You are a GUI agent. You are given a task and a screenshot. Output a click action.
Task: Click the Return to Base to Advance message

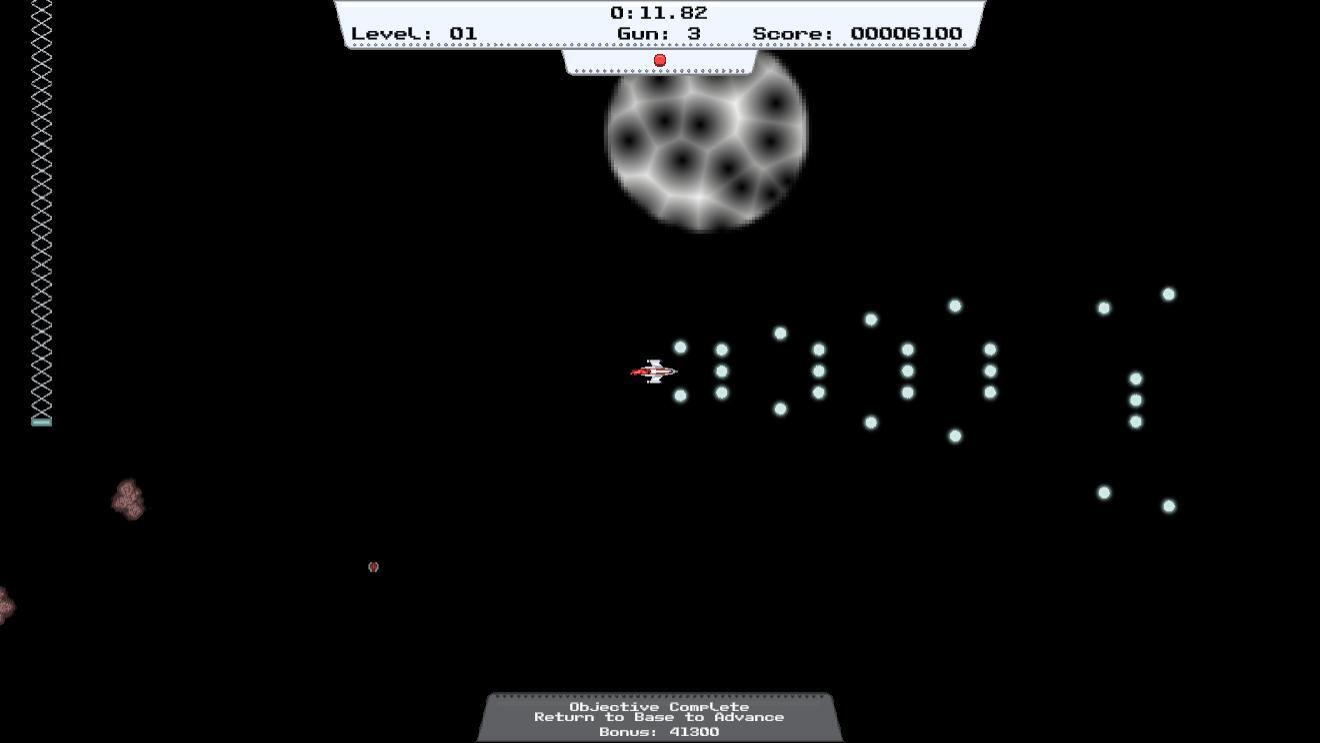660,716
